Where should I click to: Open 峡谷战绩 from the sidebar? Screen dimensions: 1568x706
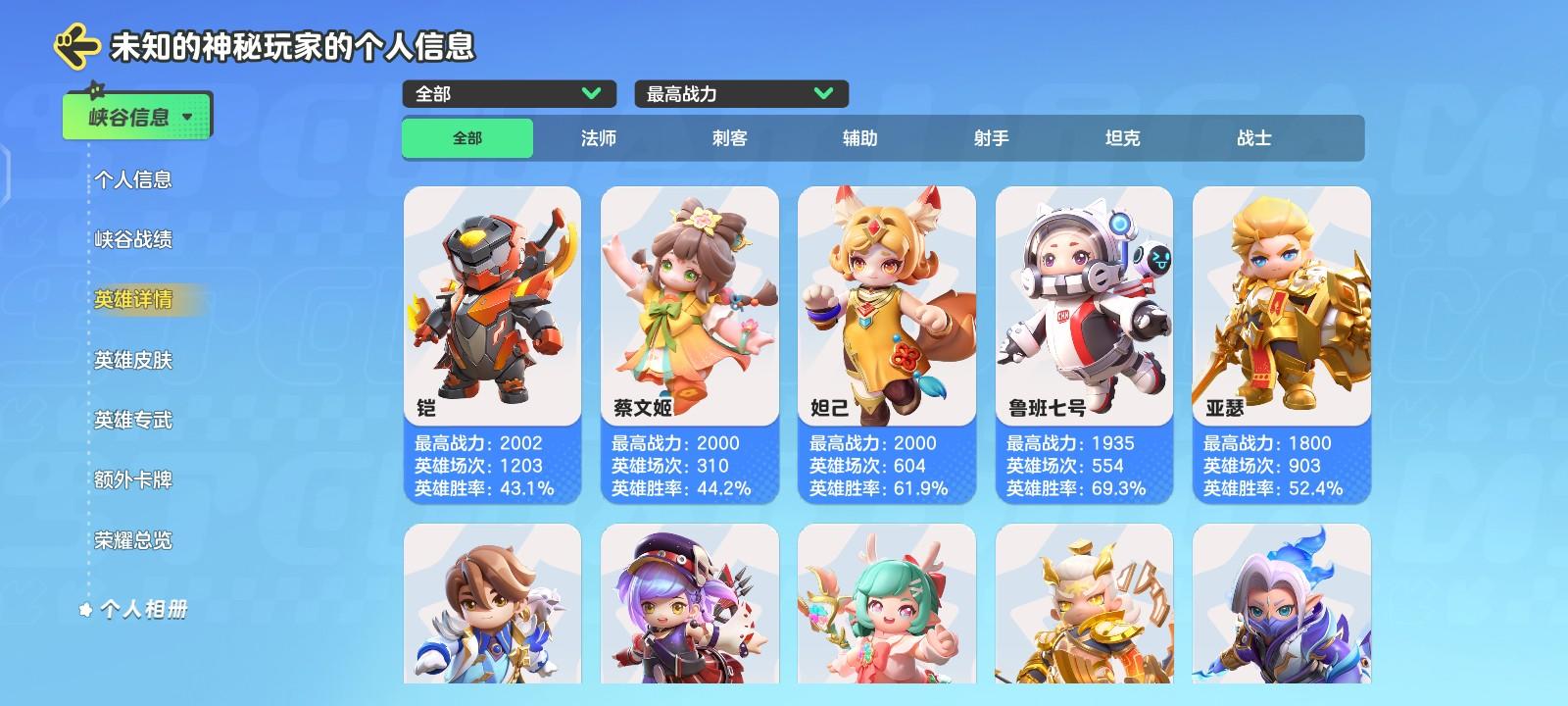(x=133, y=240)
